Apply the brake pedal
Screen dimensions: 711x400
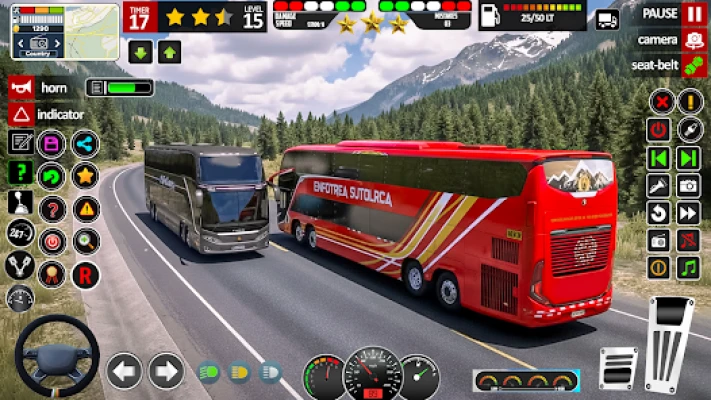click(618, 367)
